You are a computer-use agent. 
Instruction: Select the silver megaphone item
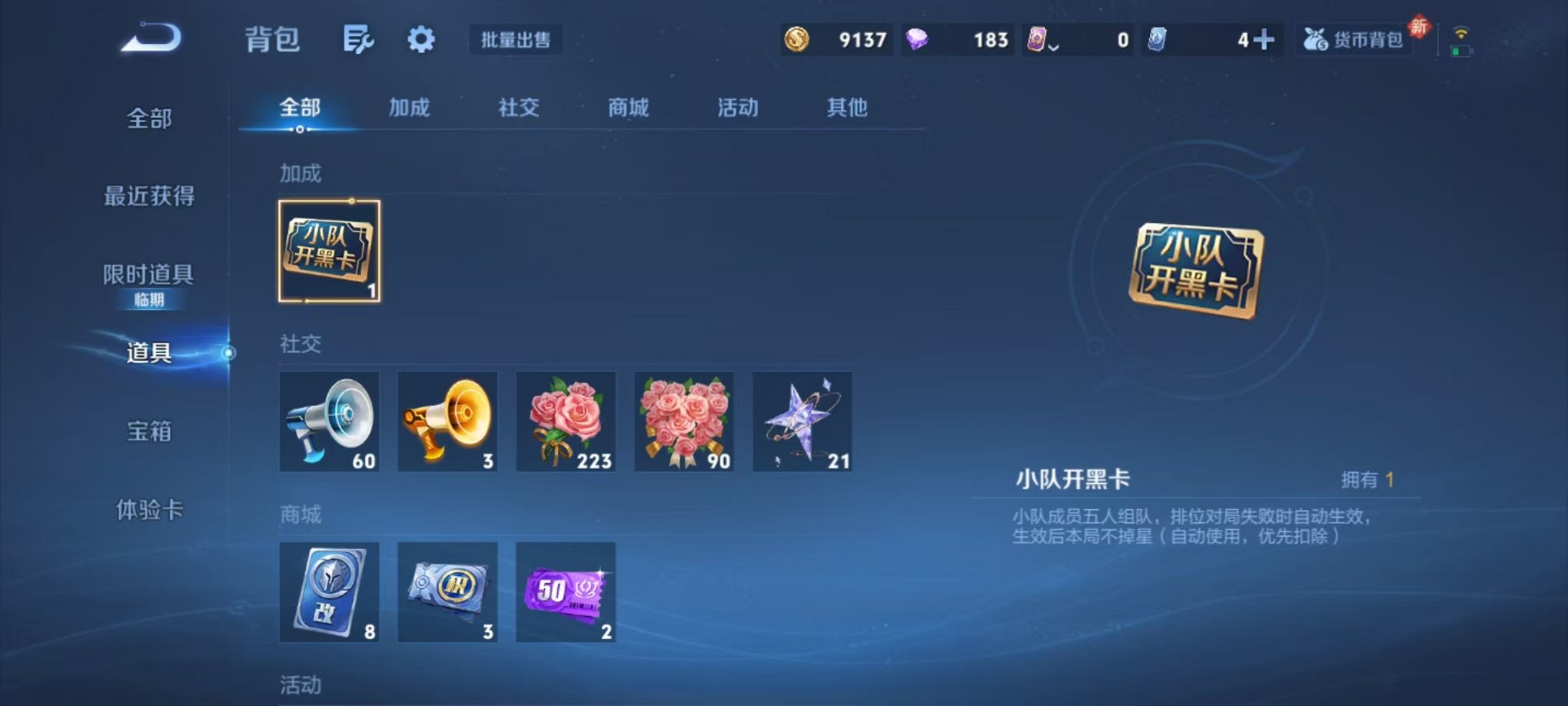(x=330, y=421)
